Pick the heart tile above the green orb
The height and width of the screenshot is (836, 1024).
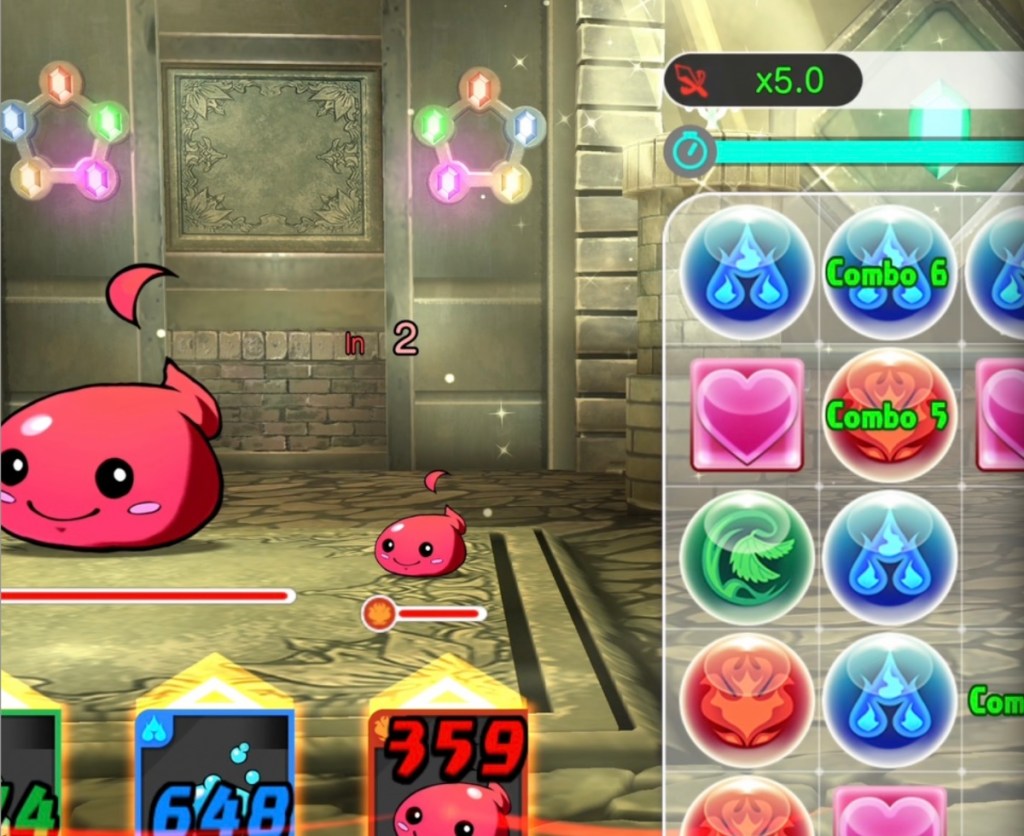click(747, 414)
